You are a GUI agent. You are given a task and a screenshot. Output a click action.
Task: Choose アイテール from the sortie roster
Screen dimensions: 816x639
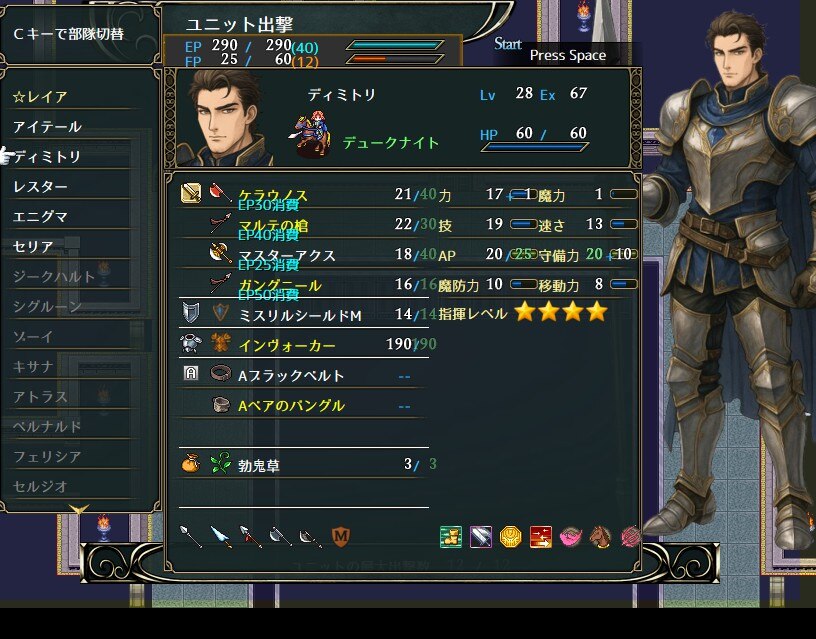pyautogui.click(x=47, y=127)
